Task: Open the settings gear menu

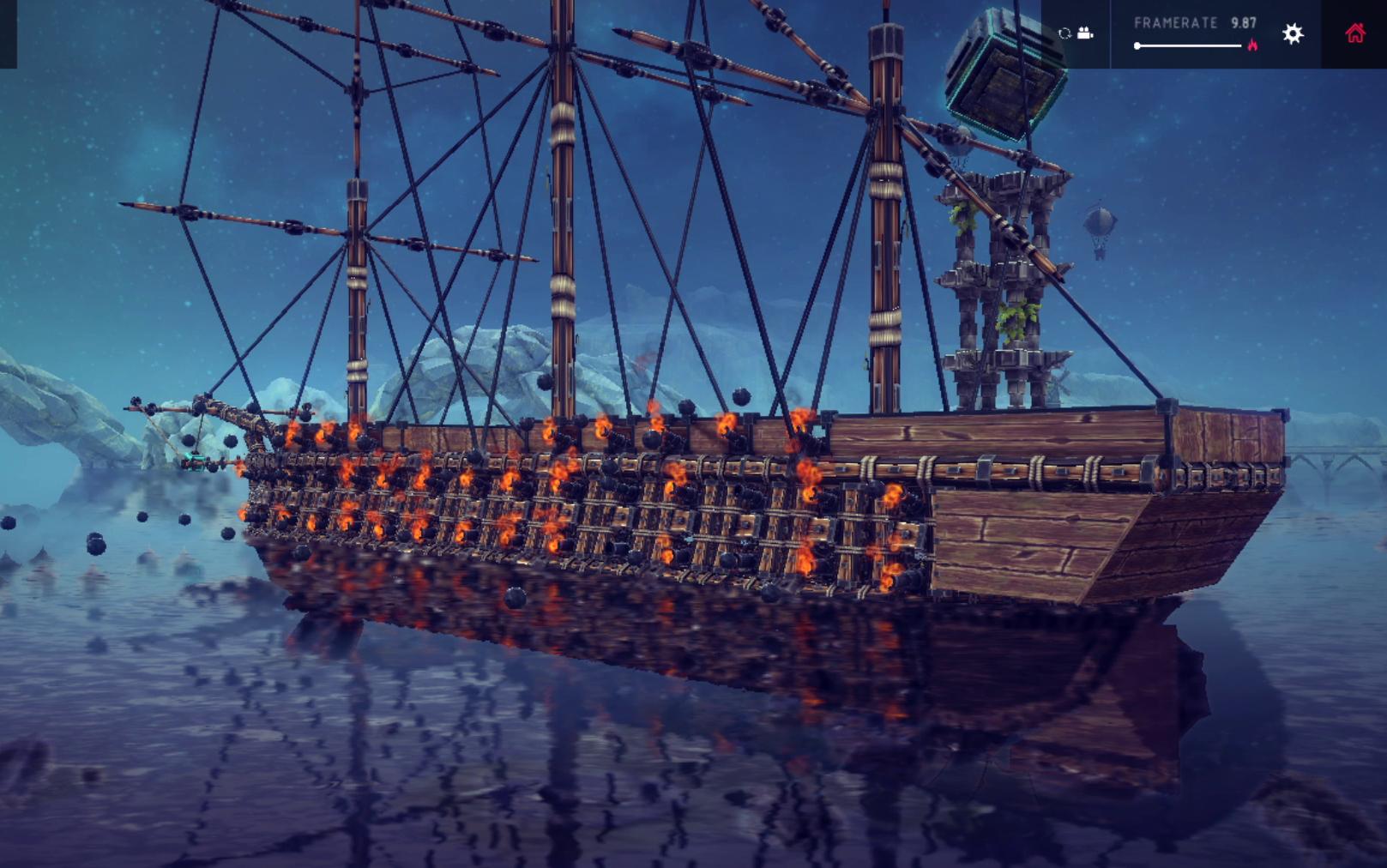Action: point(1293,33)
